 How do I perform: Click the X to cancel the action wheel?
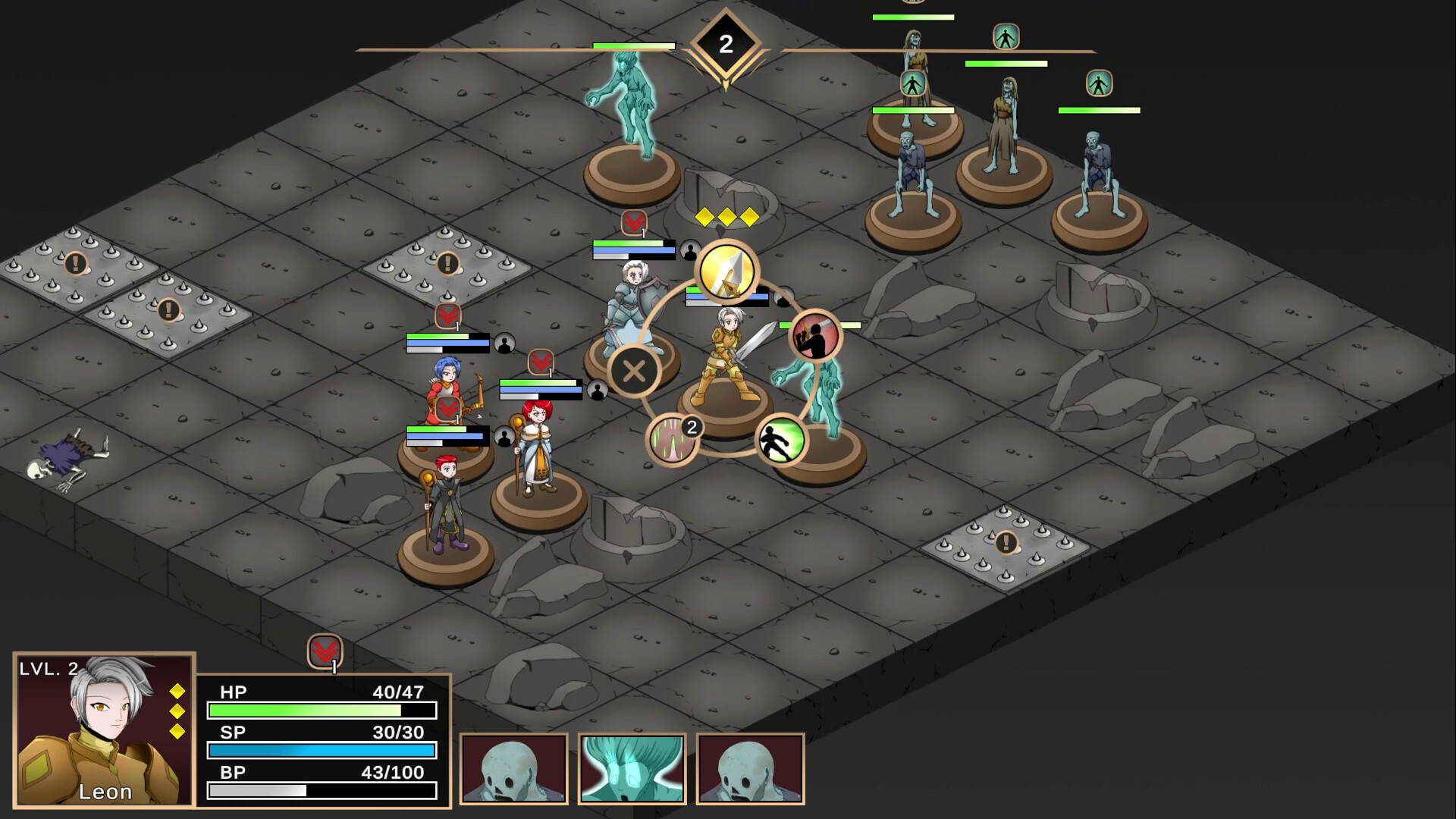pyautogui.click(x=635, y=371)
